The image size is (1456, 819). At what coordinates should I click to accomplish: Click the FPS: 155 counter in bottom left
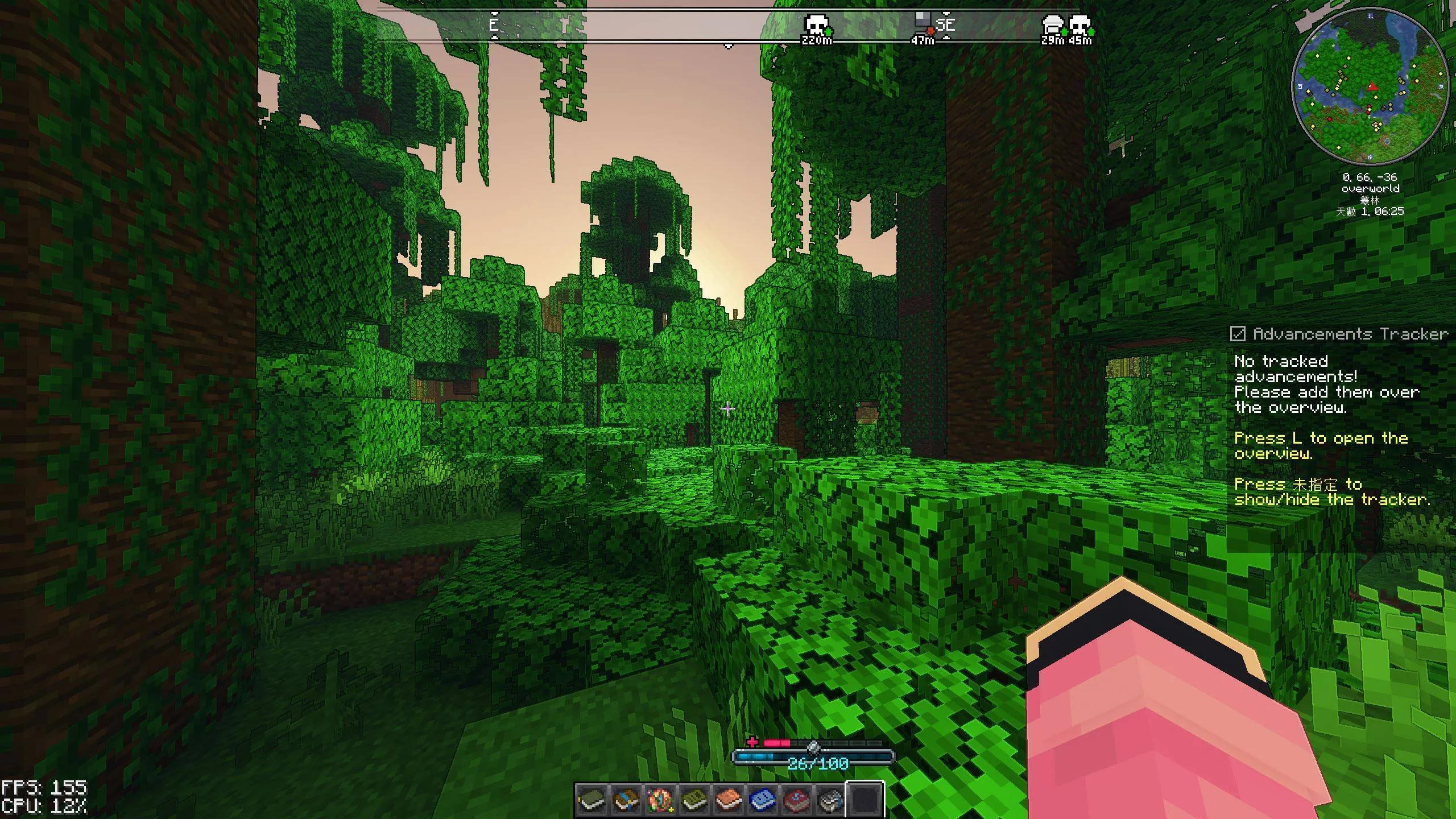click(43, 788)
